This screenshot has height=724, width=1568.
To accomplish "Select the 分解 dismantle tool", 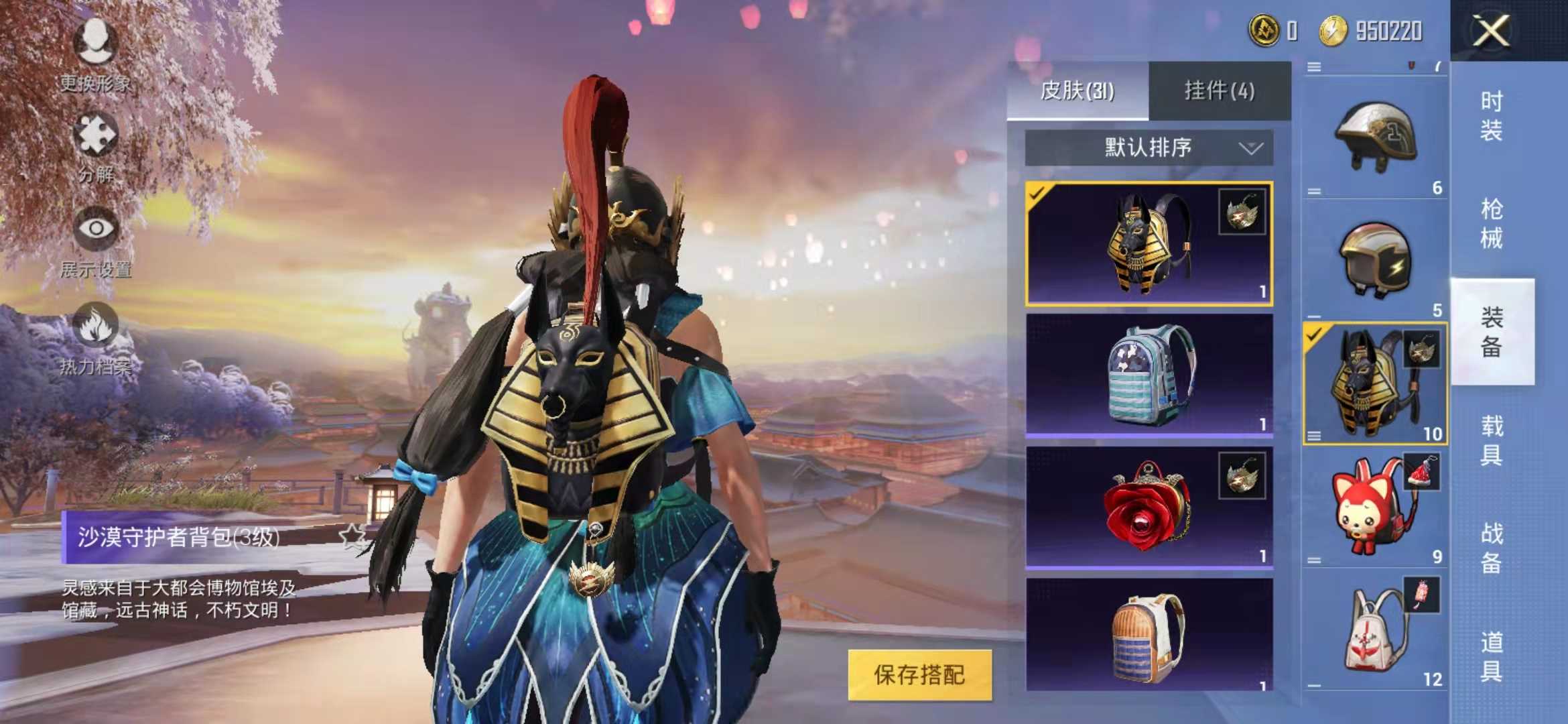I will pos(97,144).
